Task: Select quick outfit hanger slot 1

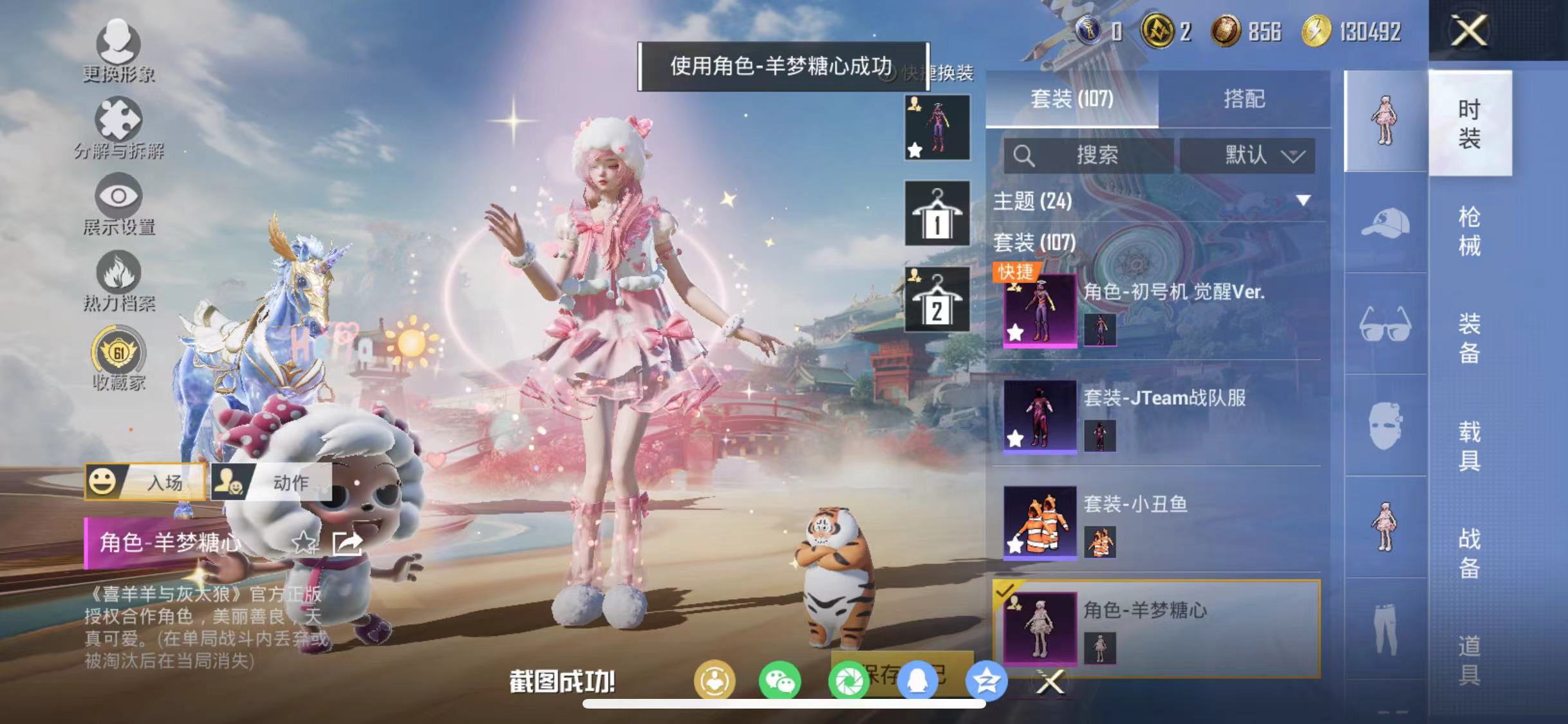Action: click(936, 214)
